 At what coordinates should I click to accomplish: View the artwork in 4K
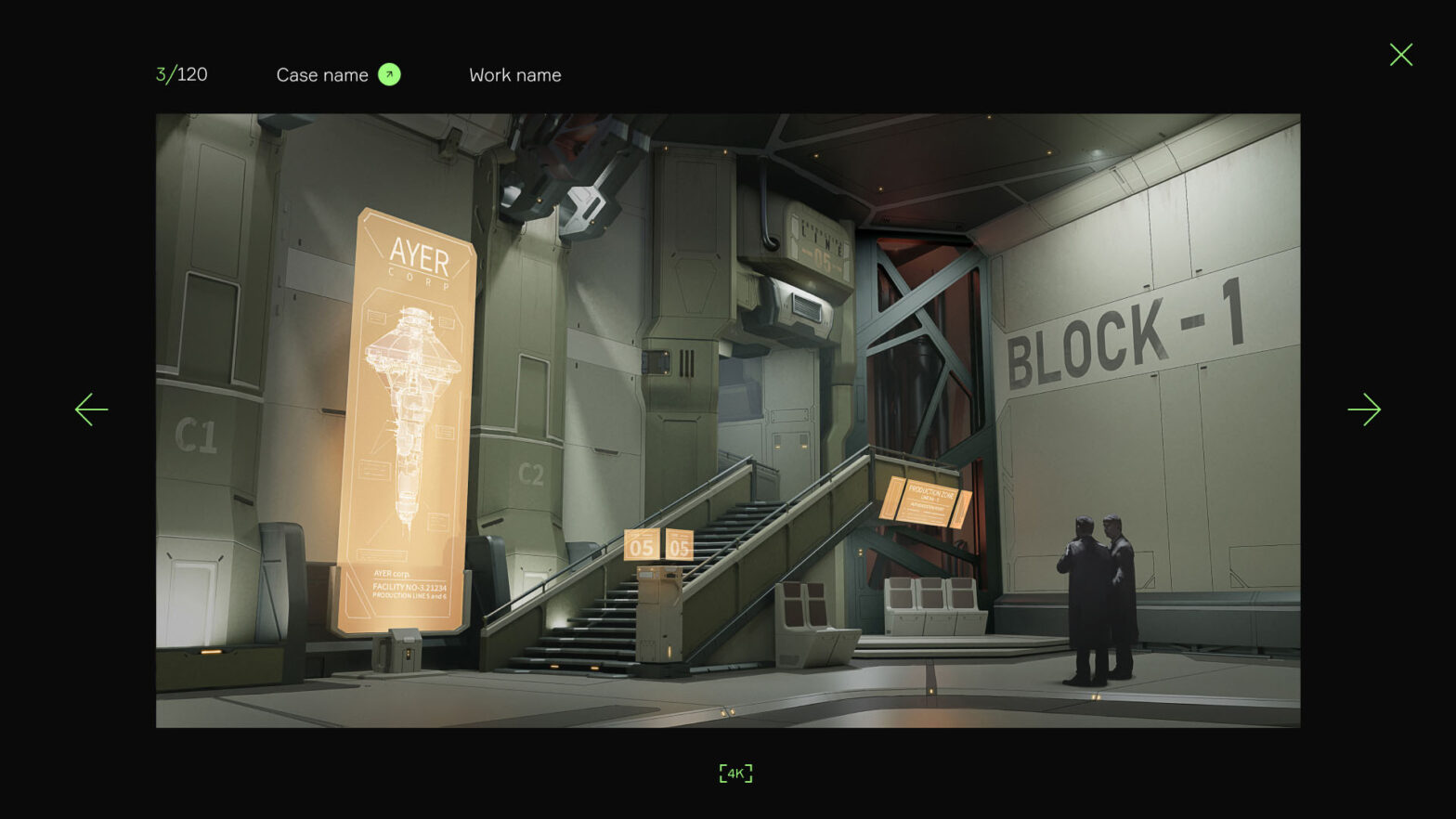[x=735, y=773]
